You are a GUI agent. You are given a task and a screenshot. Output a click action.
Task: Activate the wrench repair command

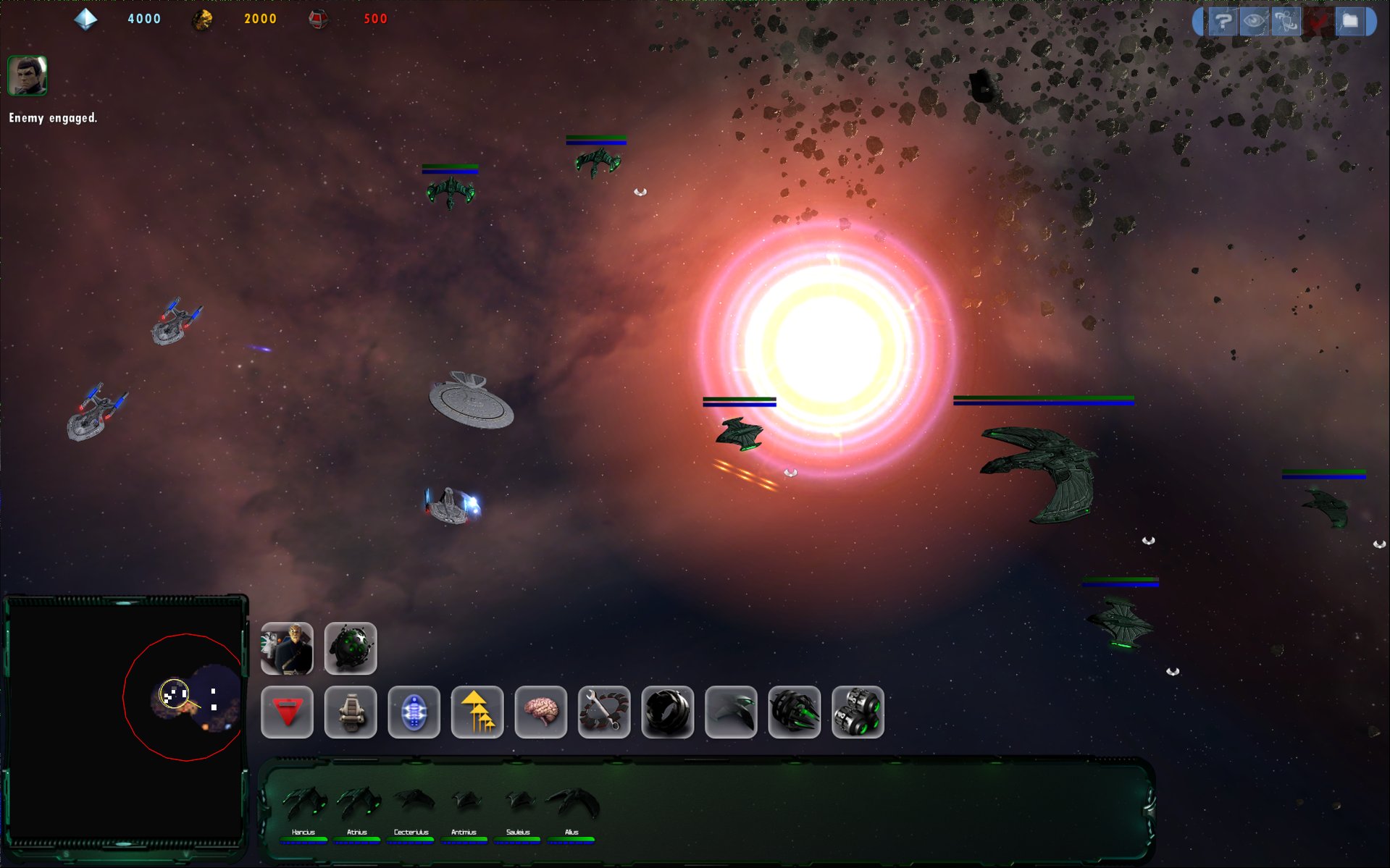604,712
